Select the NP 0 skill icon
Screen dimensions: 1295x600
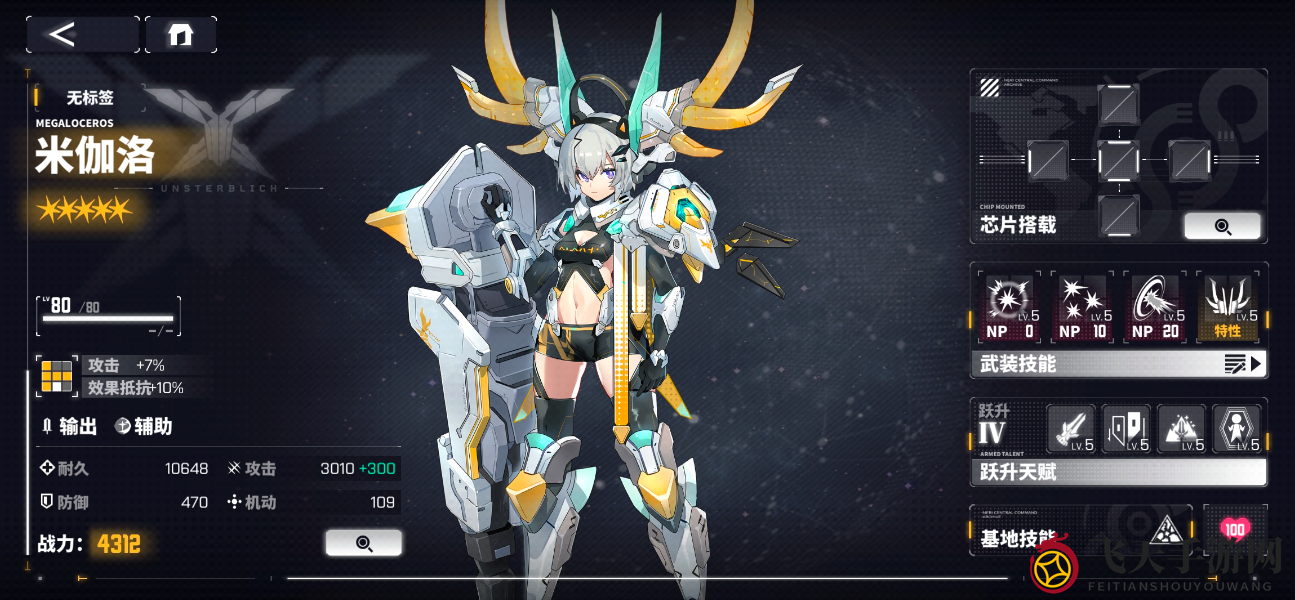pos(1009,307)
